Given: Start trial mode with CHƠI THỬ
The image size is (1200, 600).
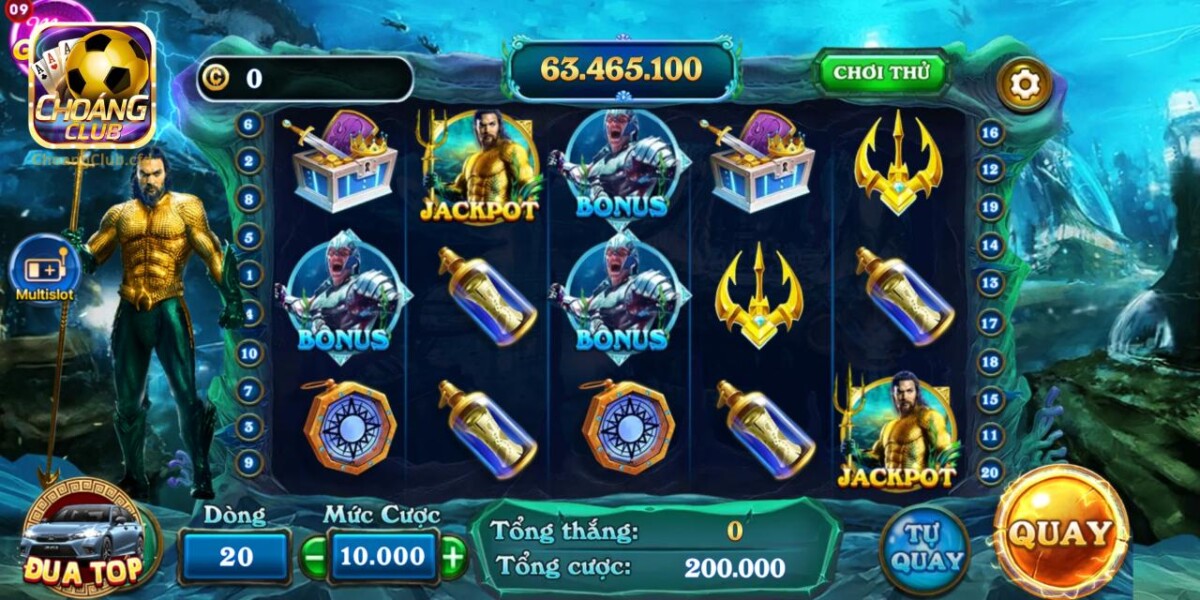Looking at the screenshot, I should [x=881, y=72].
